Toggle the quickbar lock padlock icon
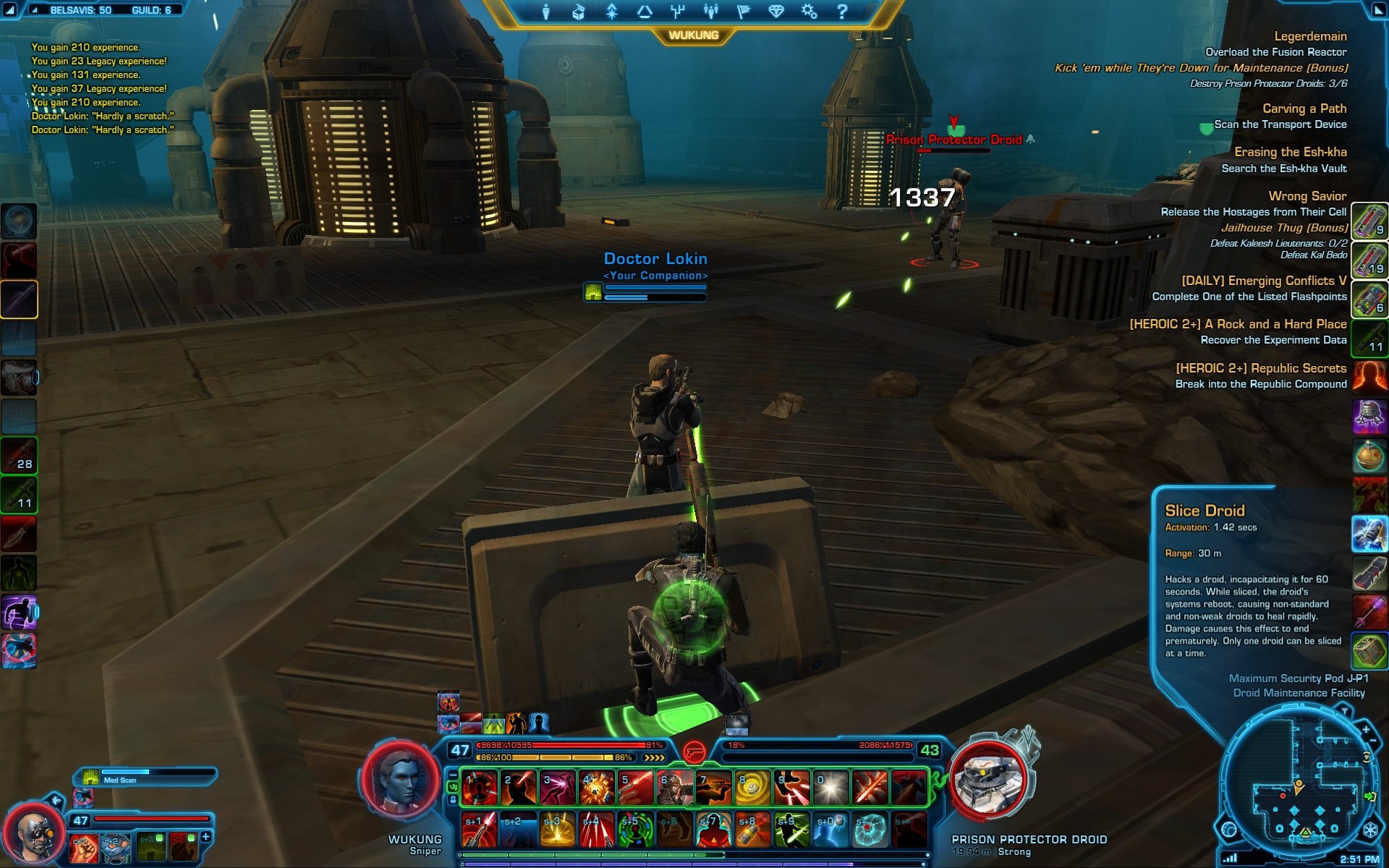This screenshot has height=868, width=1389. tap(454, 800)
